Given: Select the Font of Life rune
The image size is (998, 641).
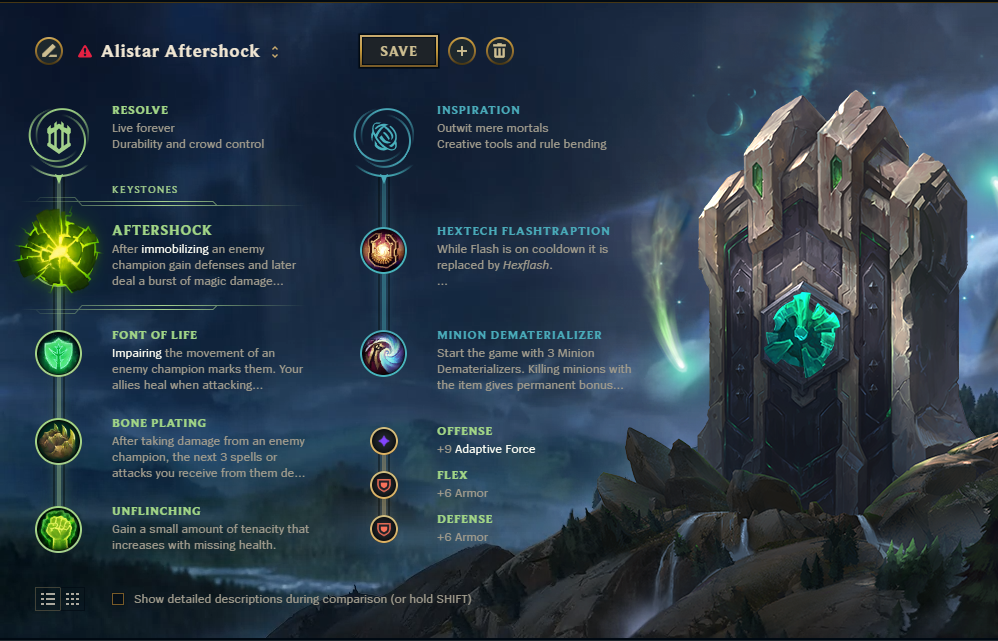Looking at the screenshot, I should [x=58, y=353].
